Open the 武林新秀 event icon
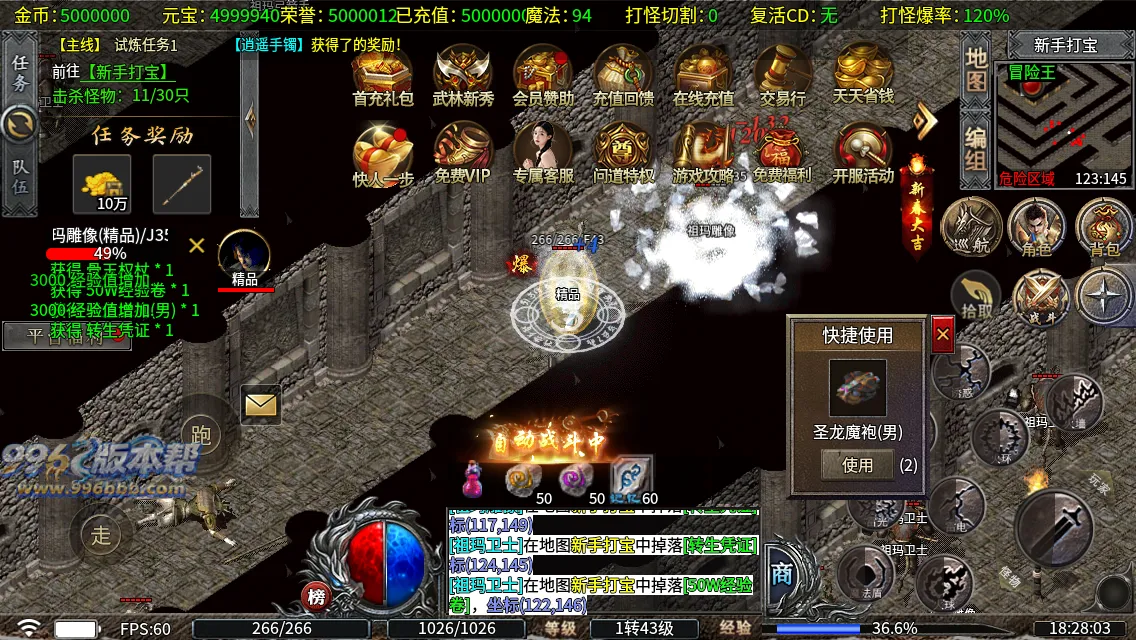Image resolution: width=1136 pixels, height=640 pixels. (463, 75)
